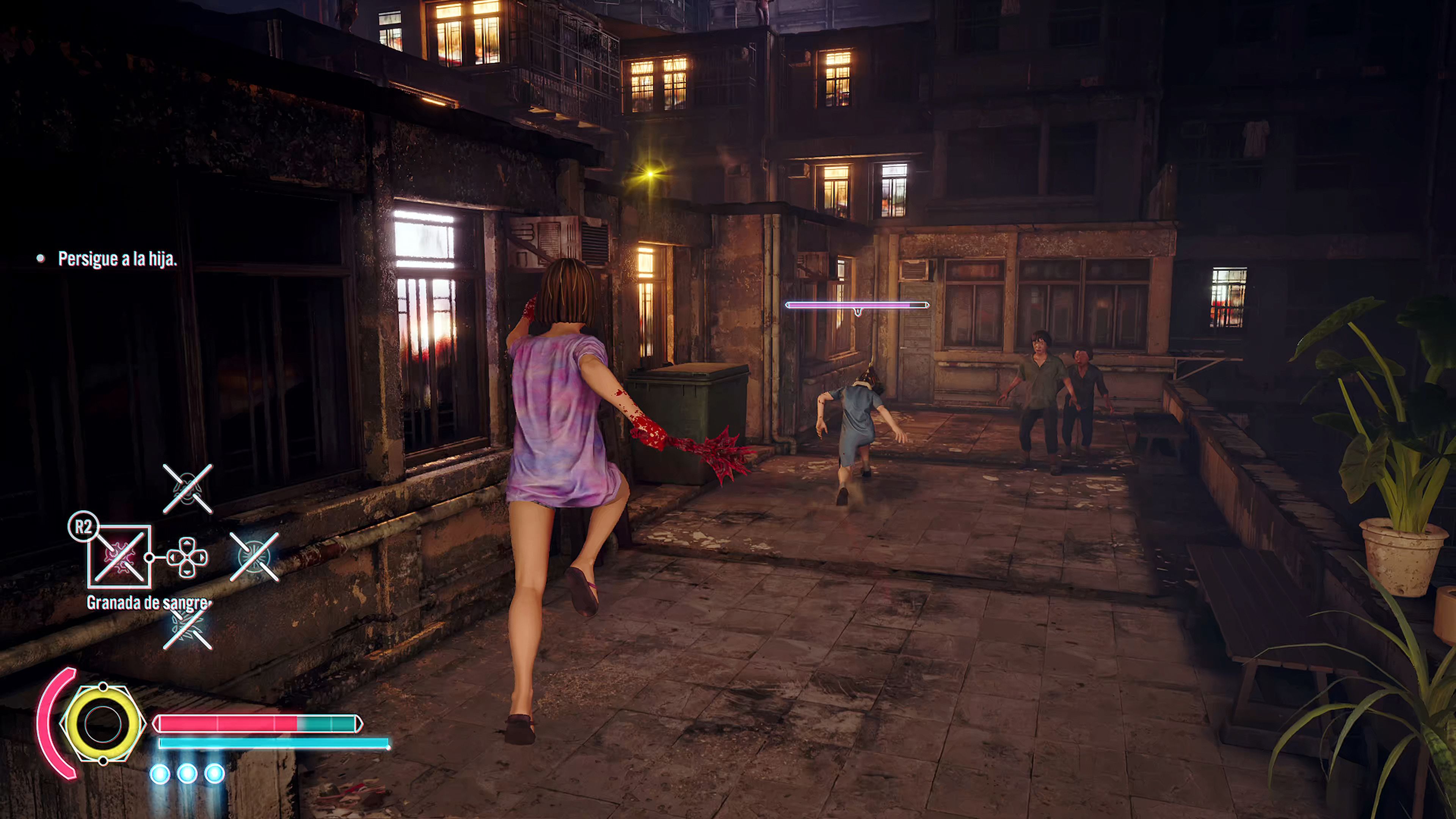Open the 'Persigue a la hija' objective tracker
This screenshot has height=819, width=1456.
point(117,259)
